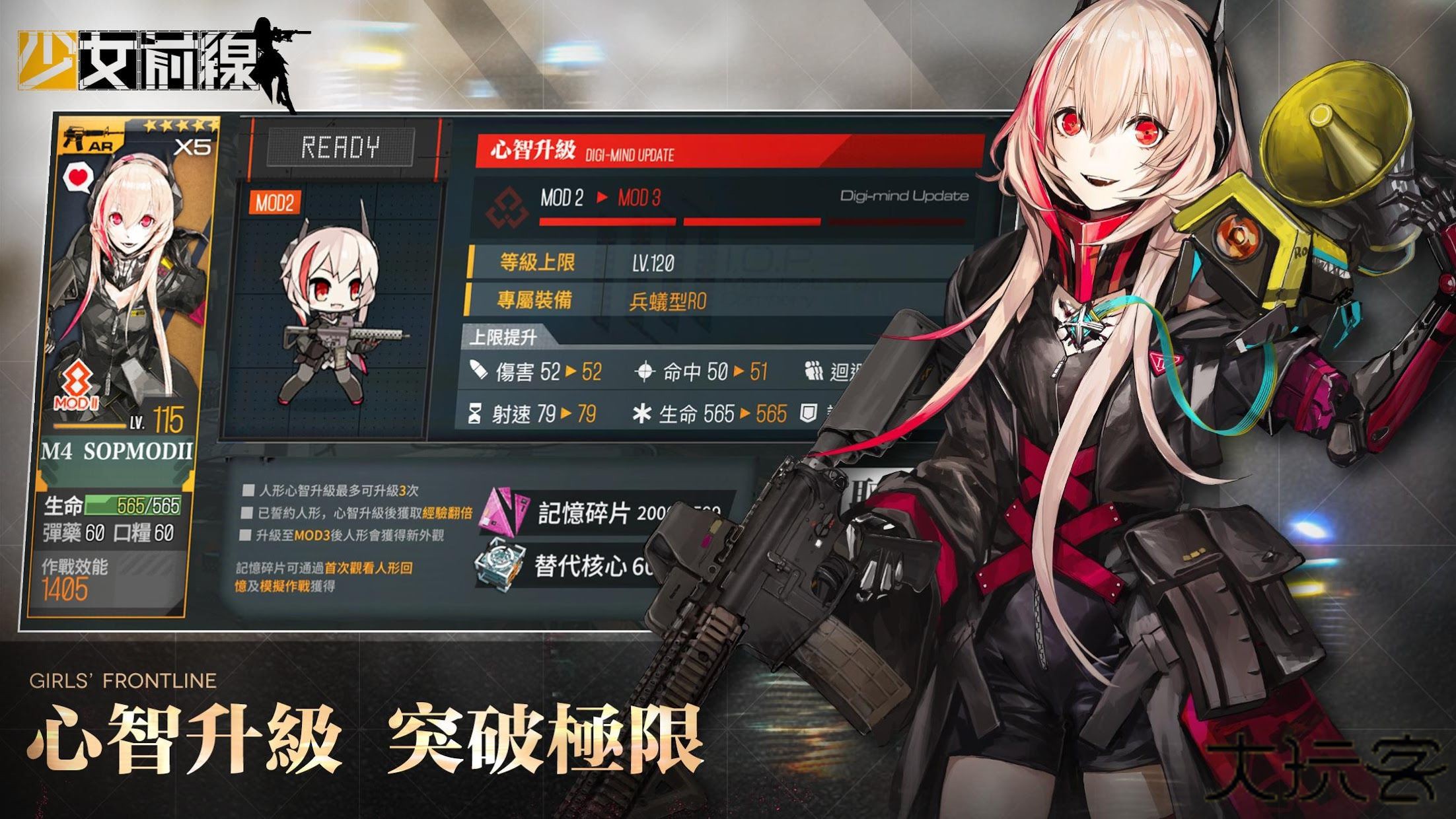Toggle the heart affection bubble on M4's portrait

tap(78, 176)
